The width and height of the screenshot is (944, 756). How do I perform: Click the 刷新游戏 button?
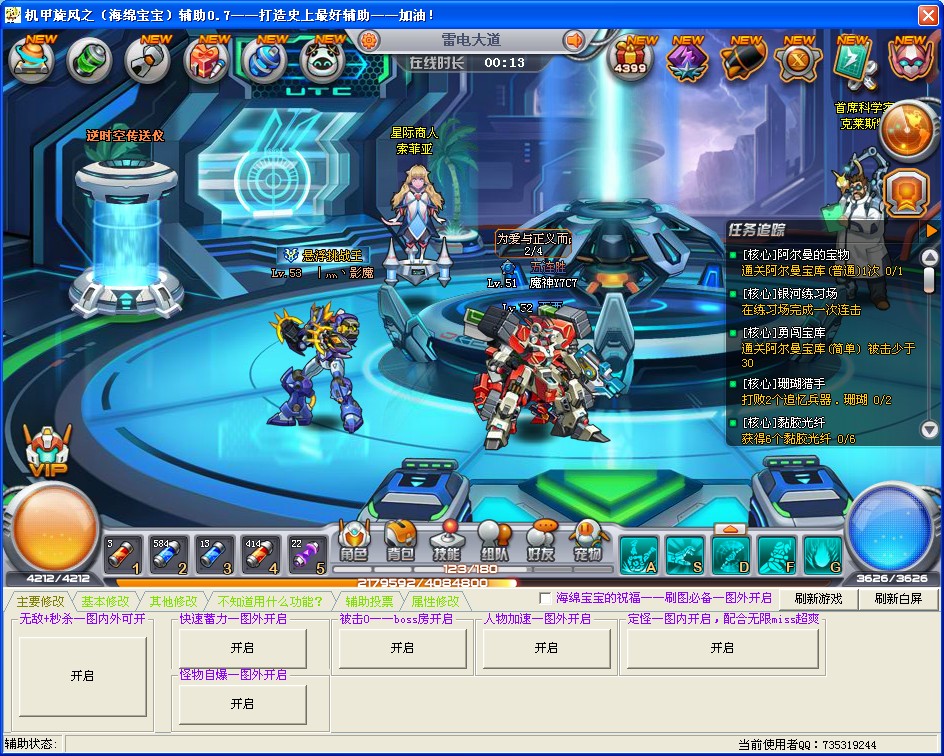818,598
